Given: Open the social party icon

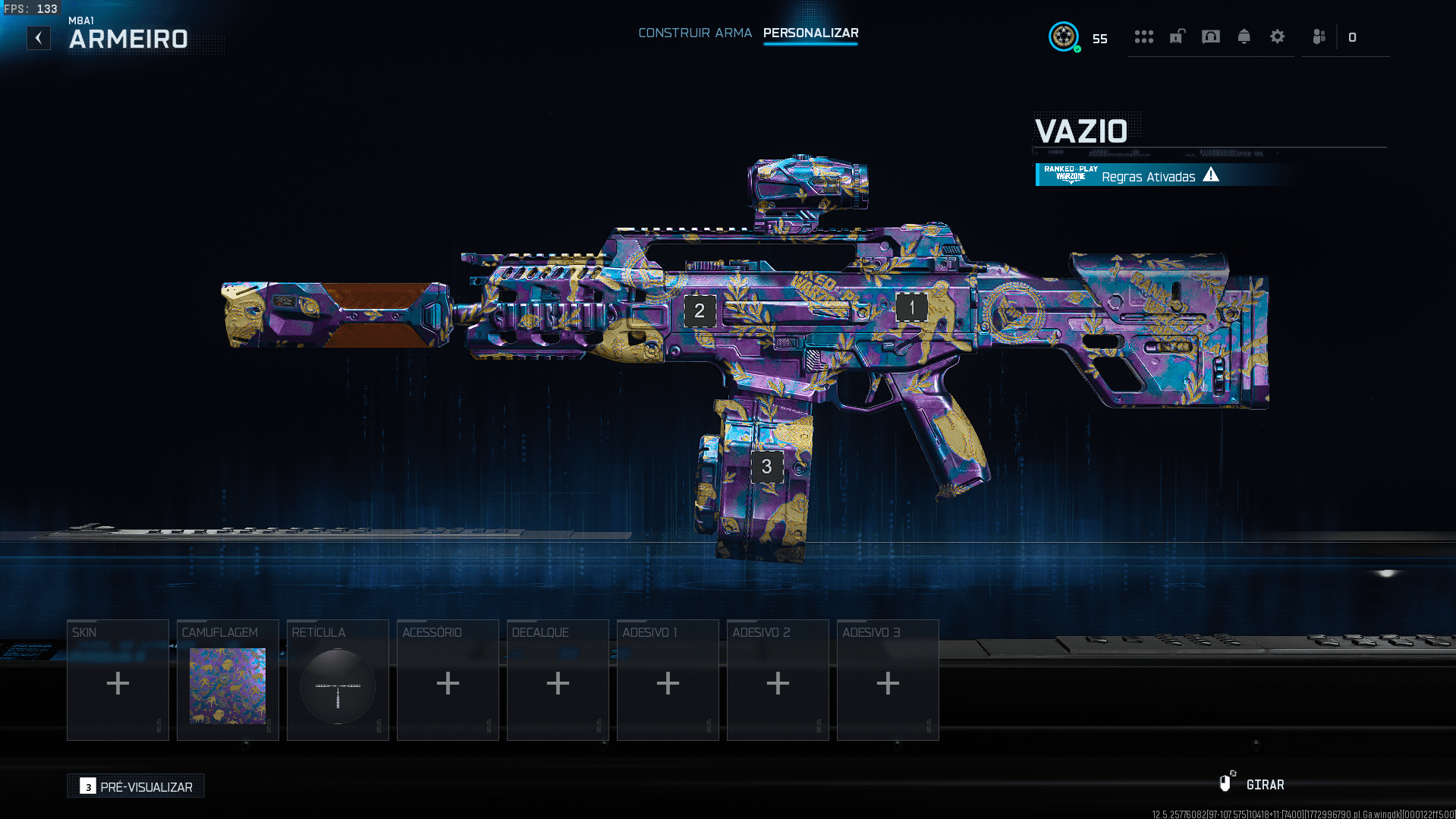Looking at the screenshot, I should point(1319,37).
